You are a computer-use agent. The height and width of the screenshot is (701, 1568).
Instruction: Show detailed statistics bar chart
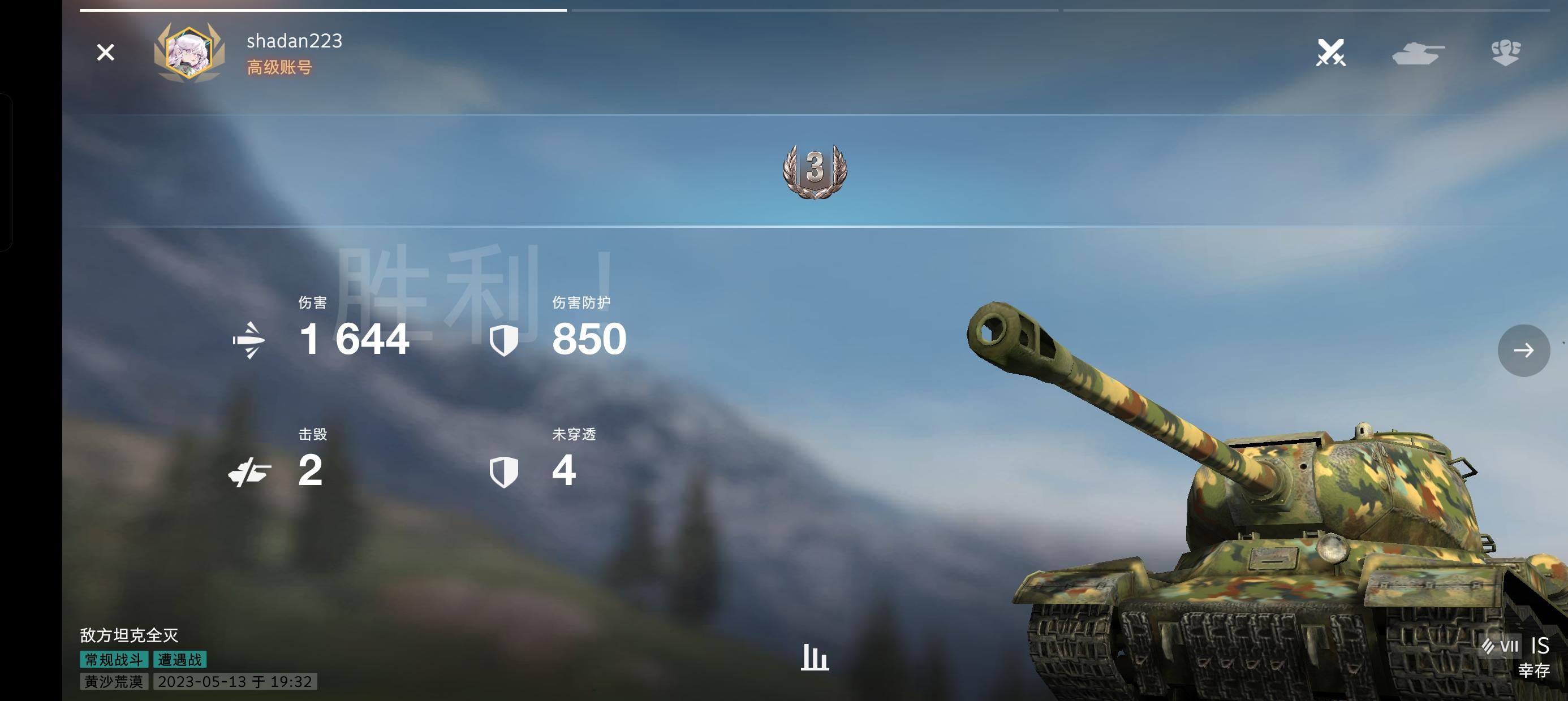click(x=815, y=657)
